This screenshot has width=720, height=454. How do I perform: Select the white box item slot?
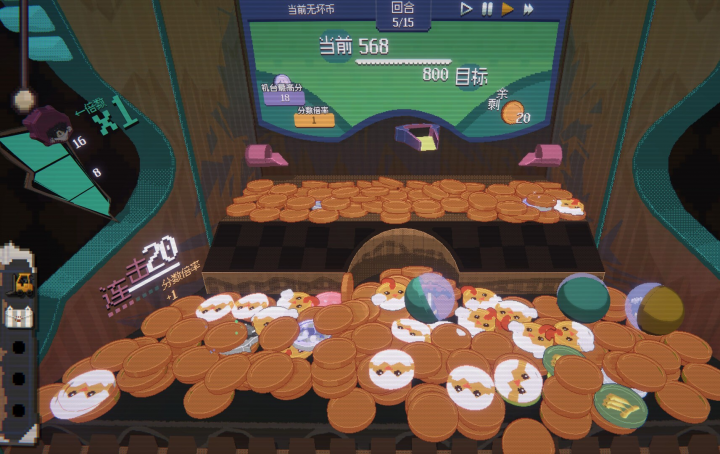click(19, 316)
